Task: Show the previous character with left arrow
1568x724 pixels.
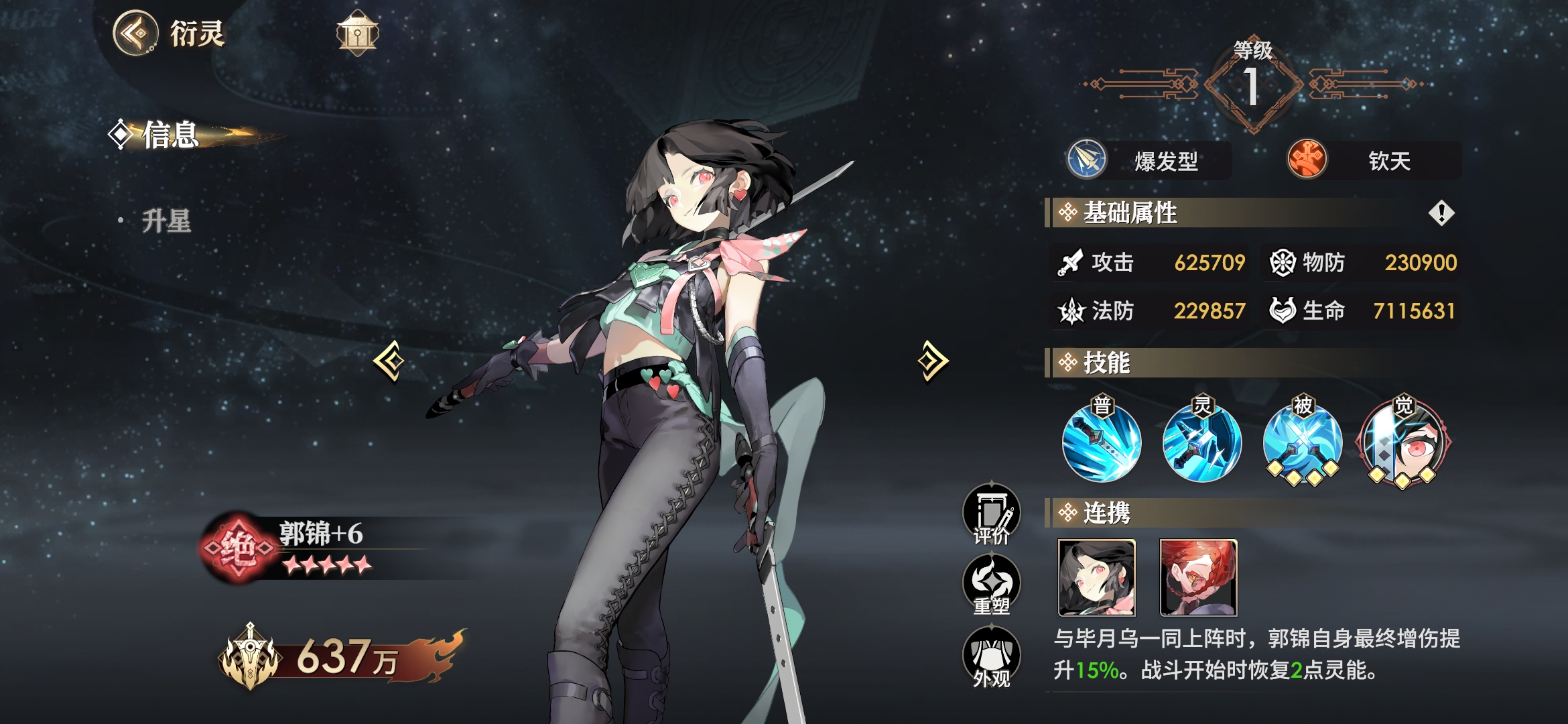Action: tap(389, 361)
